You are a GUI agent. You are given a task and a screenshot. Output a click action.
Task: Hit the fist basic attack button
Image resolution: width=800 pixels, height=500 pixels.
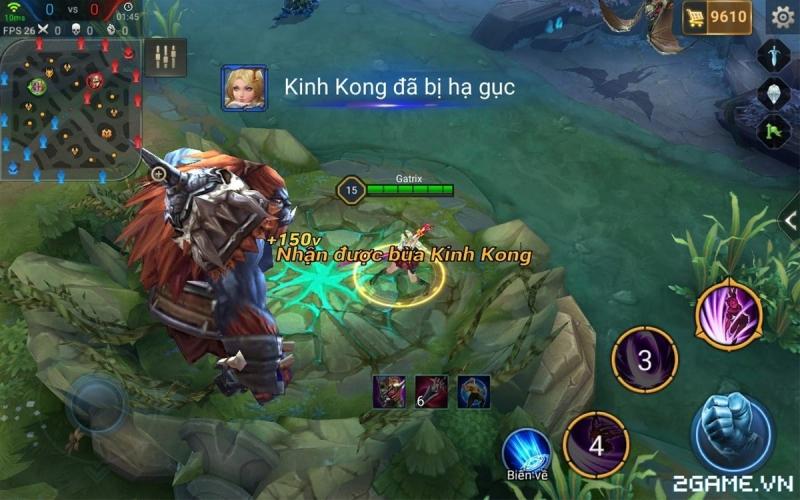[732, 433]
